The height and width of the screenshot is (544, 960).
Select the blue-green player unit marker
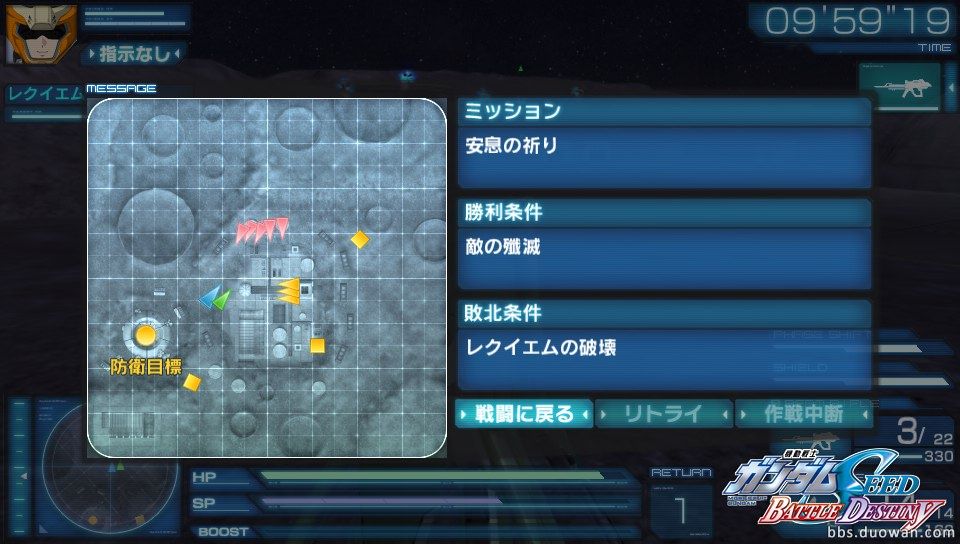click(x=215, y=297)
